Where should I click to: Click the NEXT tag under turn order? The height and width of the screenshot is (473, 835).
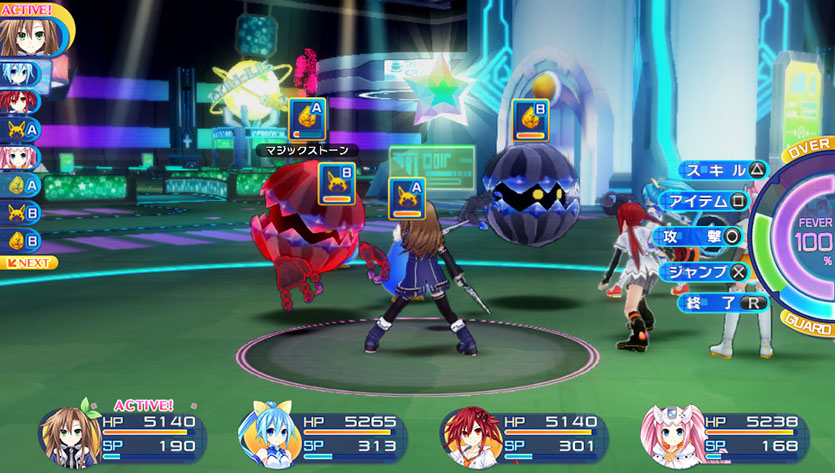[x=29, y=263]
